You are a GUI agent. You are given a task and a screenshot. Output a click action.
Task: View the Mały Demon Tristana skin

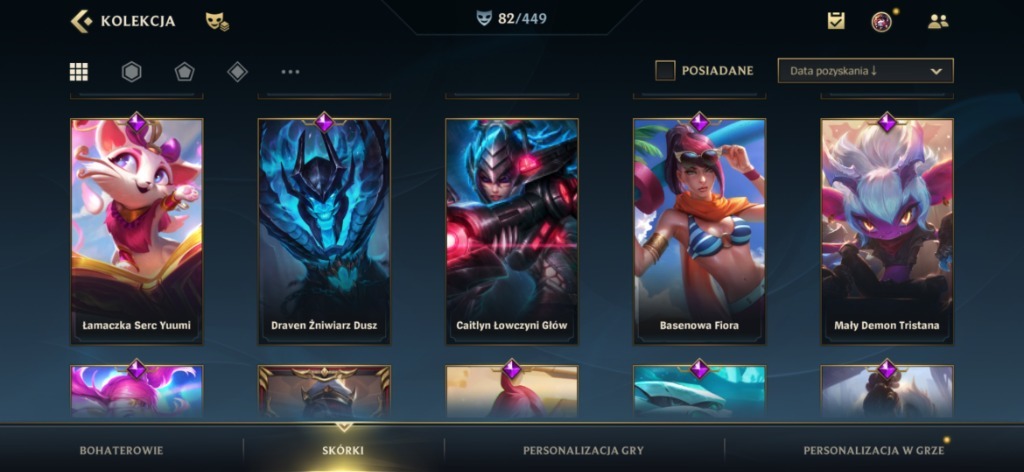pos(887,231)
